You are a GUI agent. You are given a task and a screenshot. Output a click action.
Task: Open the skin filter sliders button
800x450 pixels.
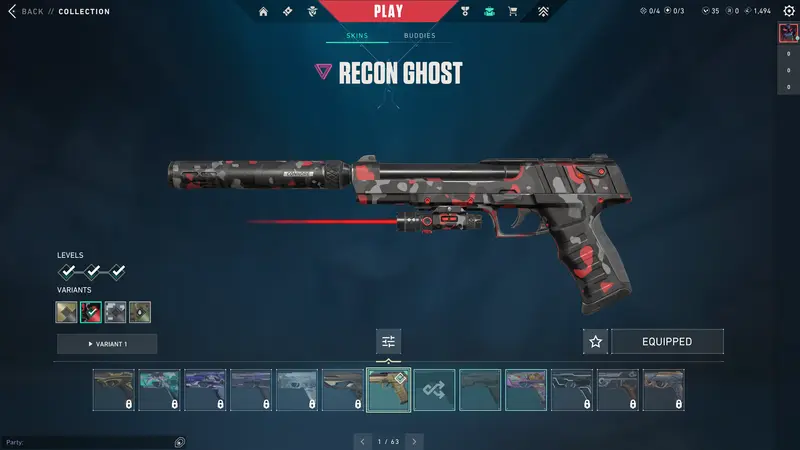(388, 342)
